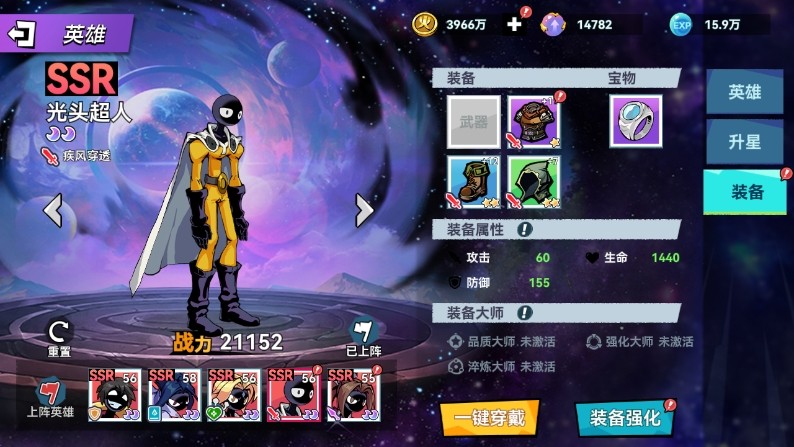794x447 pixels.
Task: Tap the 一键穿戴 button
Action: click(489, 418)
